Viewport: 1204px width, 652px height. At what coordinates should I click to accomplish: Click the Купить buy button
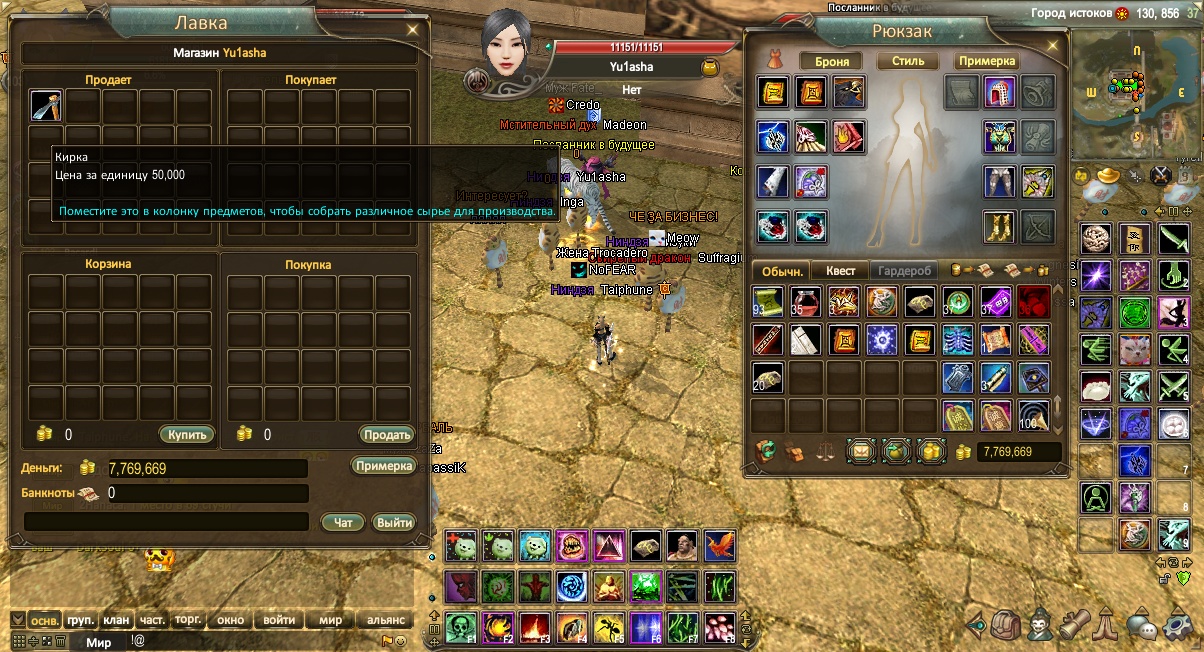coord(187,434)
